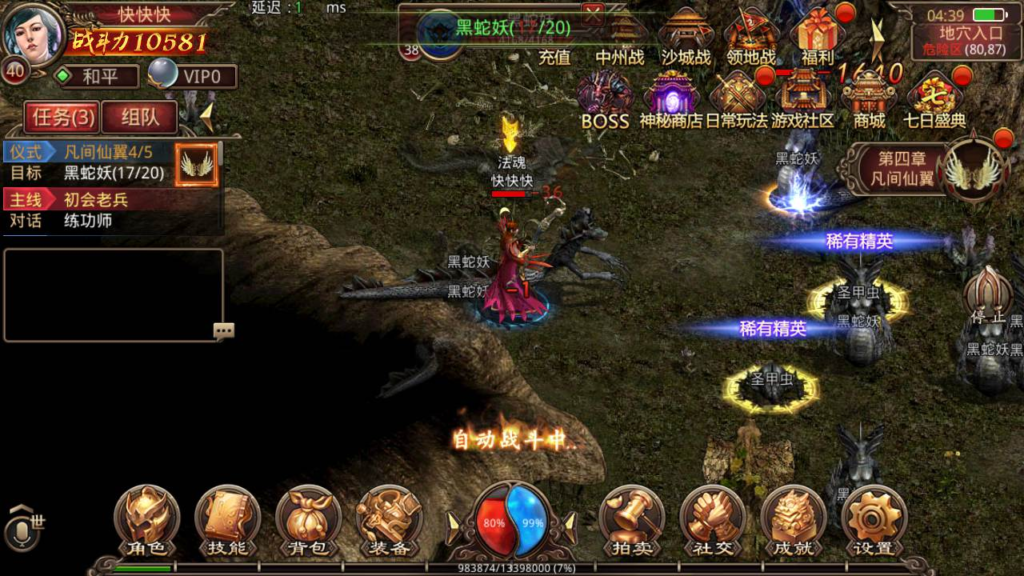Open the 背包 bag inventory

(307, 520)
